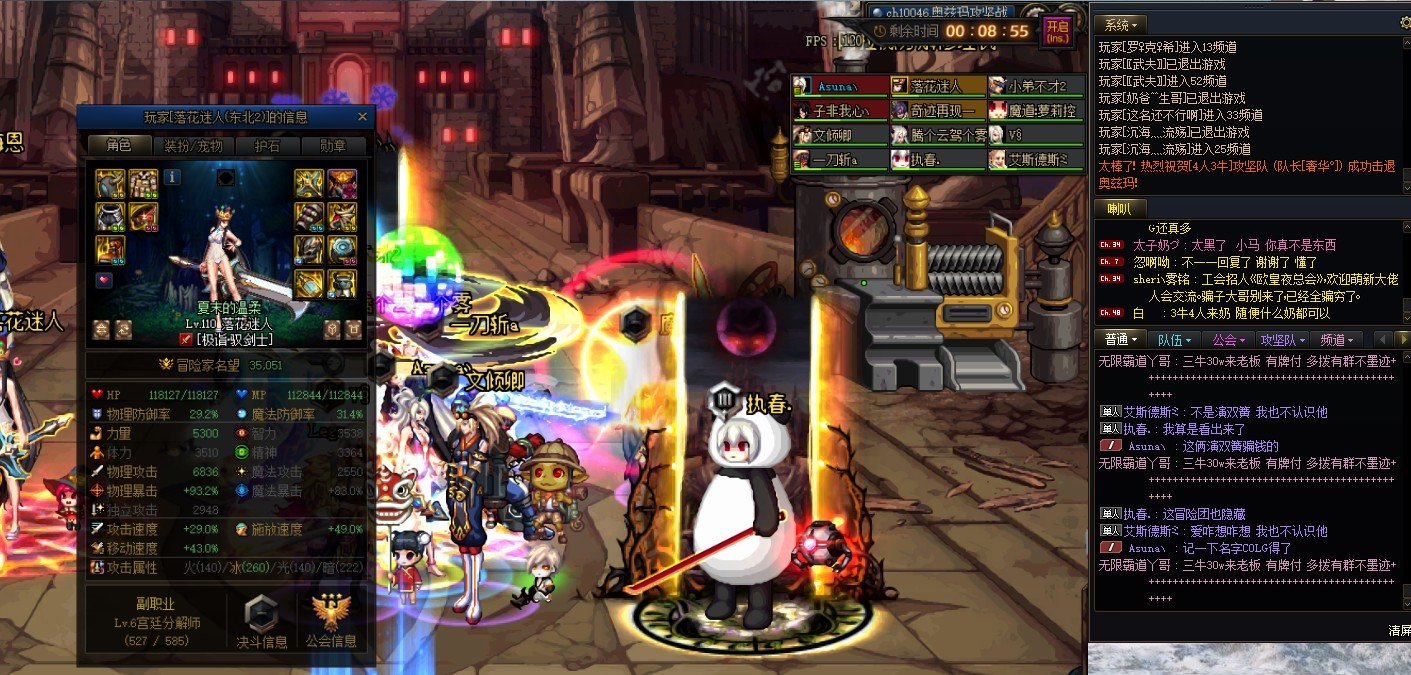Open the 系统 chat dropdown

click(x=1119, y=24)
